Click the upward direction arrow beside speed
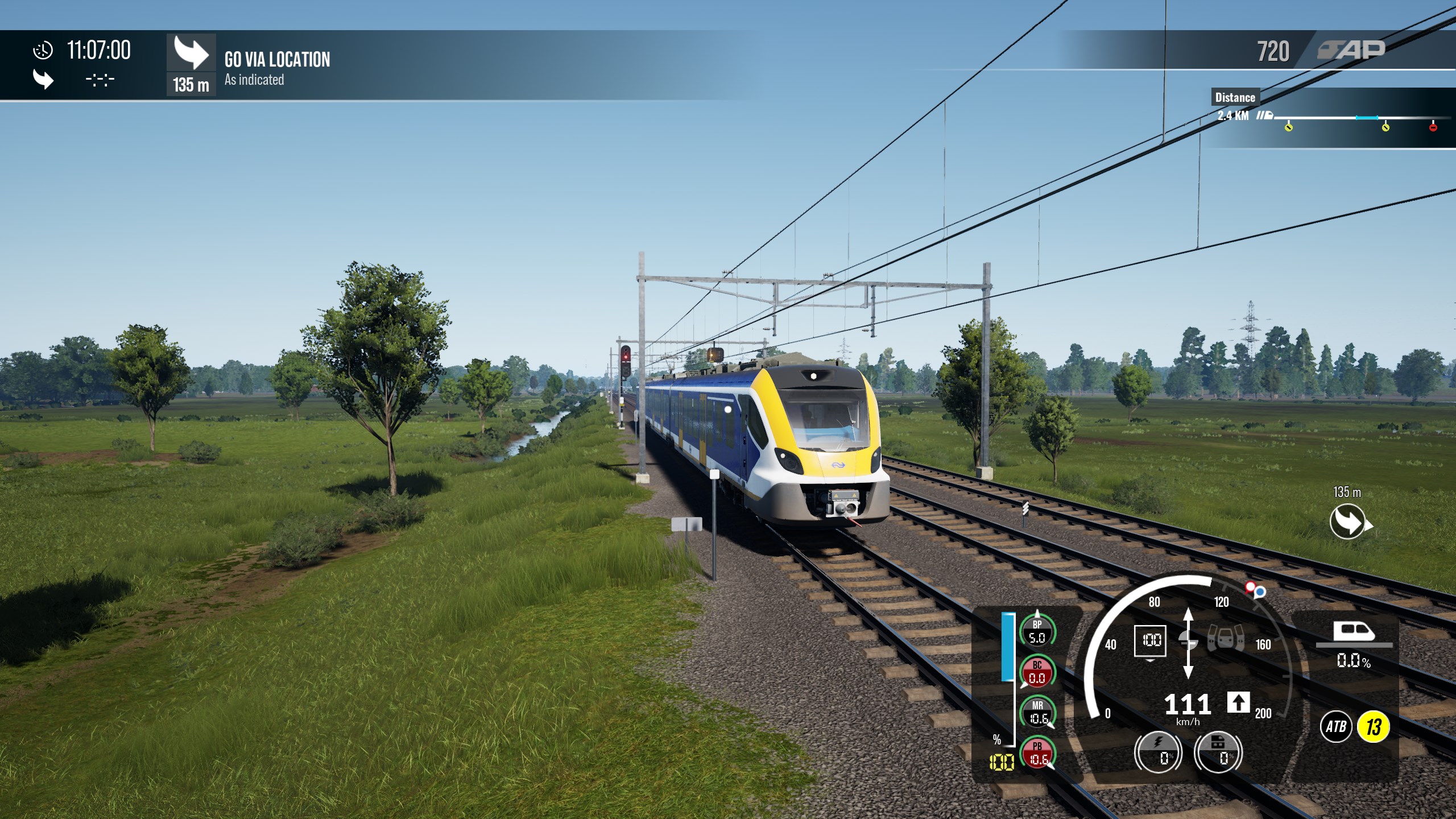 pos(1238,702)
